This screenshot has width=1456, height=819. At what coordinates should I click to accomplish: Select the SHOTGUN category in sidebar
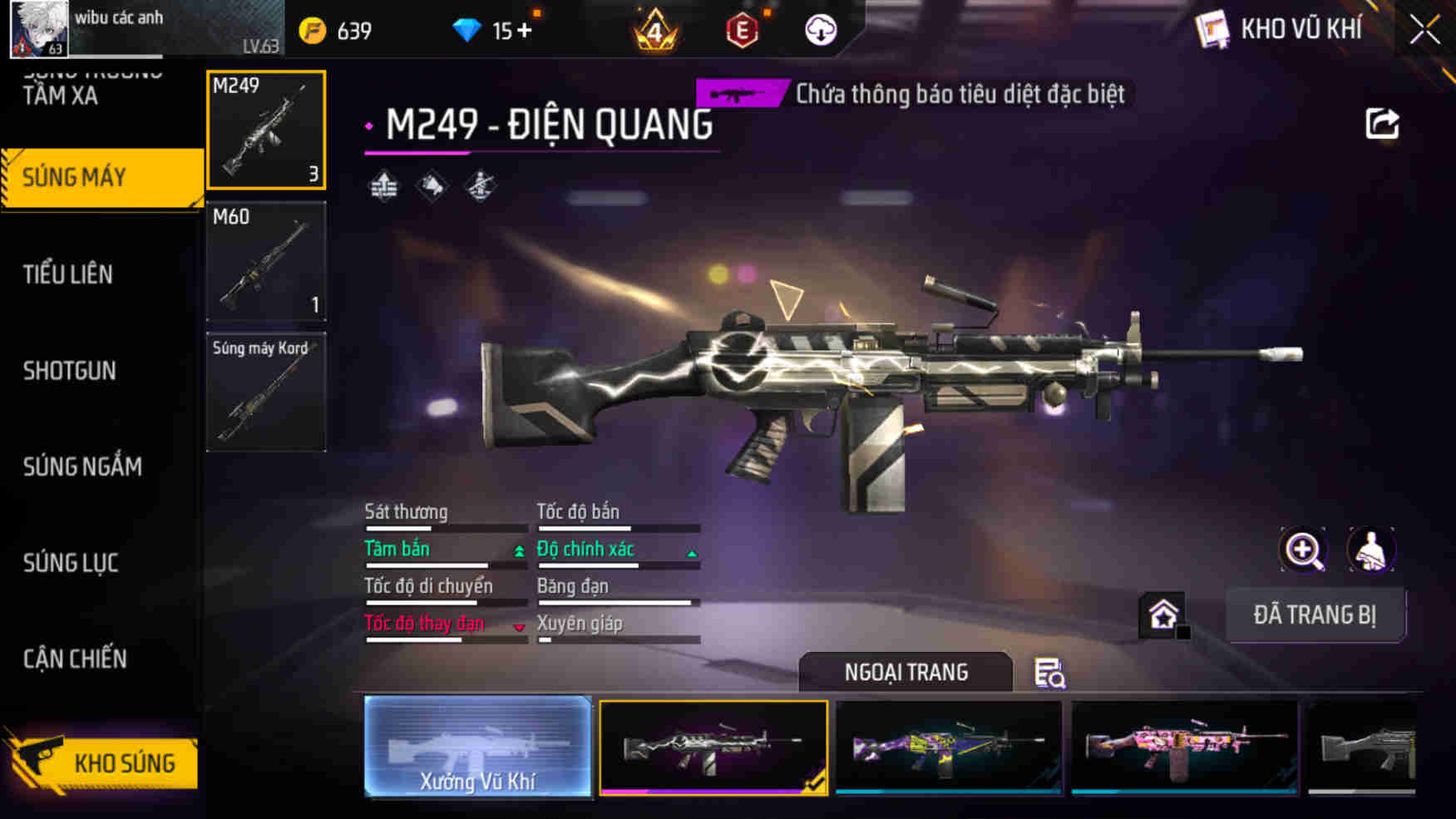pos(70,371)
